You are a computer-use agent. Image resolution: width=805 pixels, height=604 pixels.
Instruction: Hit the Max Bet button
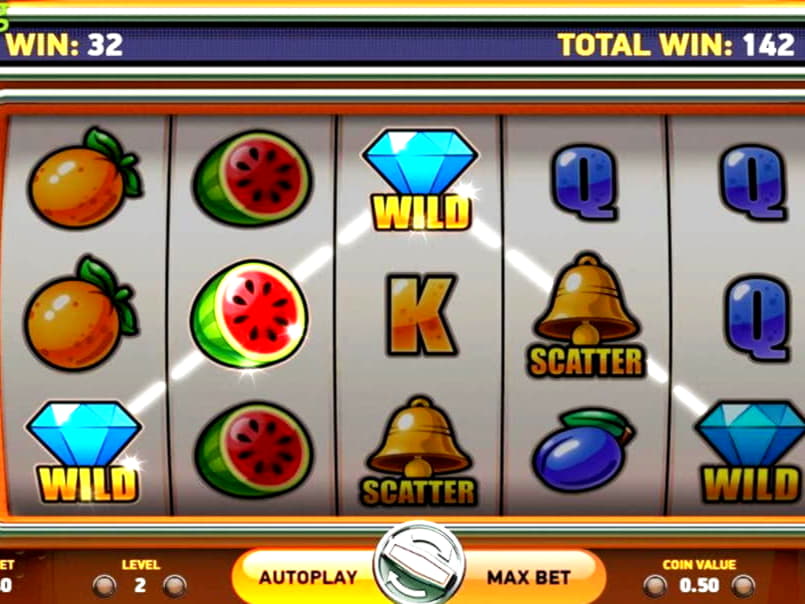pos(529,577)
